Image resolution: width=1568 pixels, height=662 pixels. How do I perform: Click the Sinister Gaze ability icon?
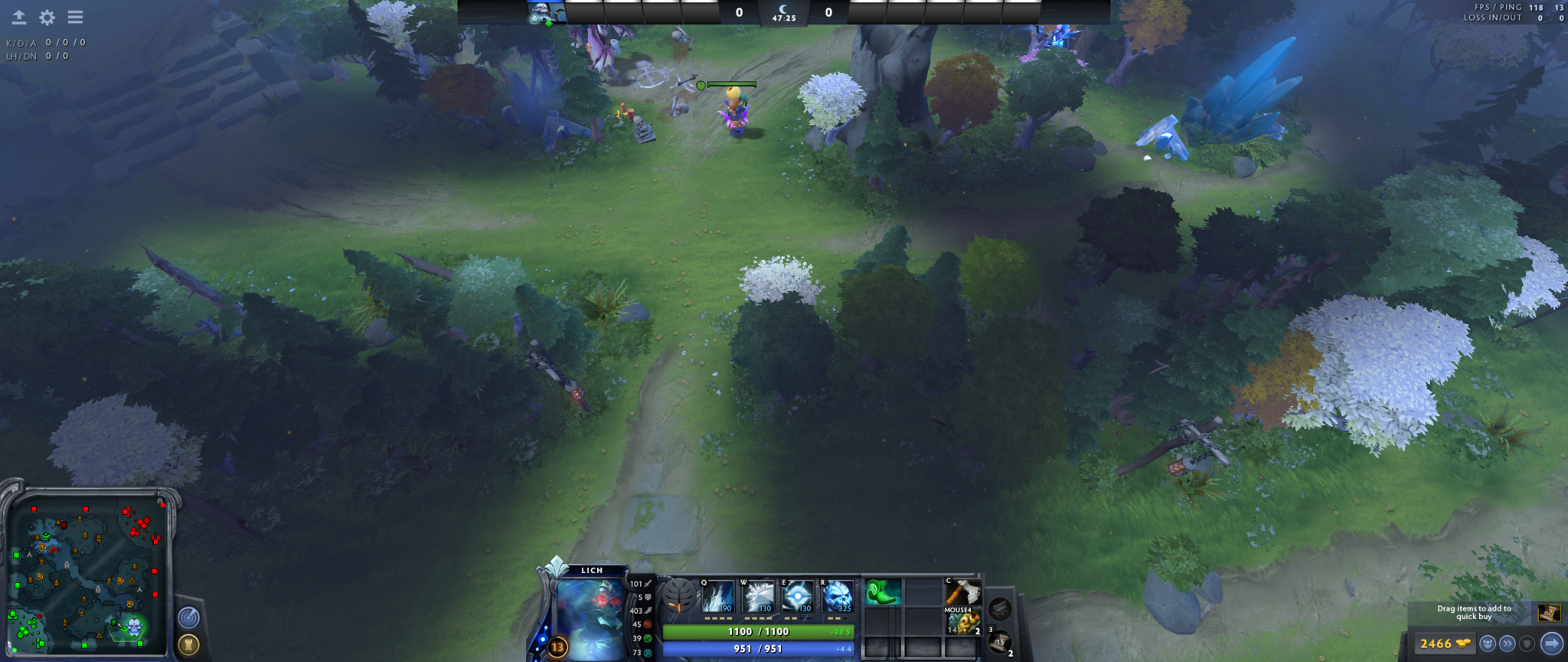tap(798, 597)
